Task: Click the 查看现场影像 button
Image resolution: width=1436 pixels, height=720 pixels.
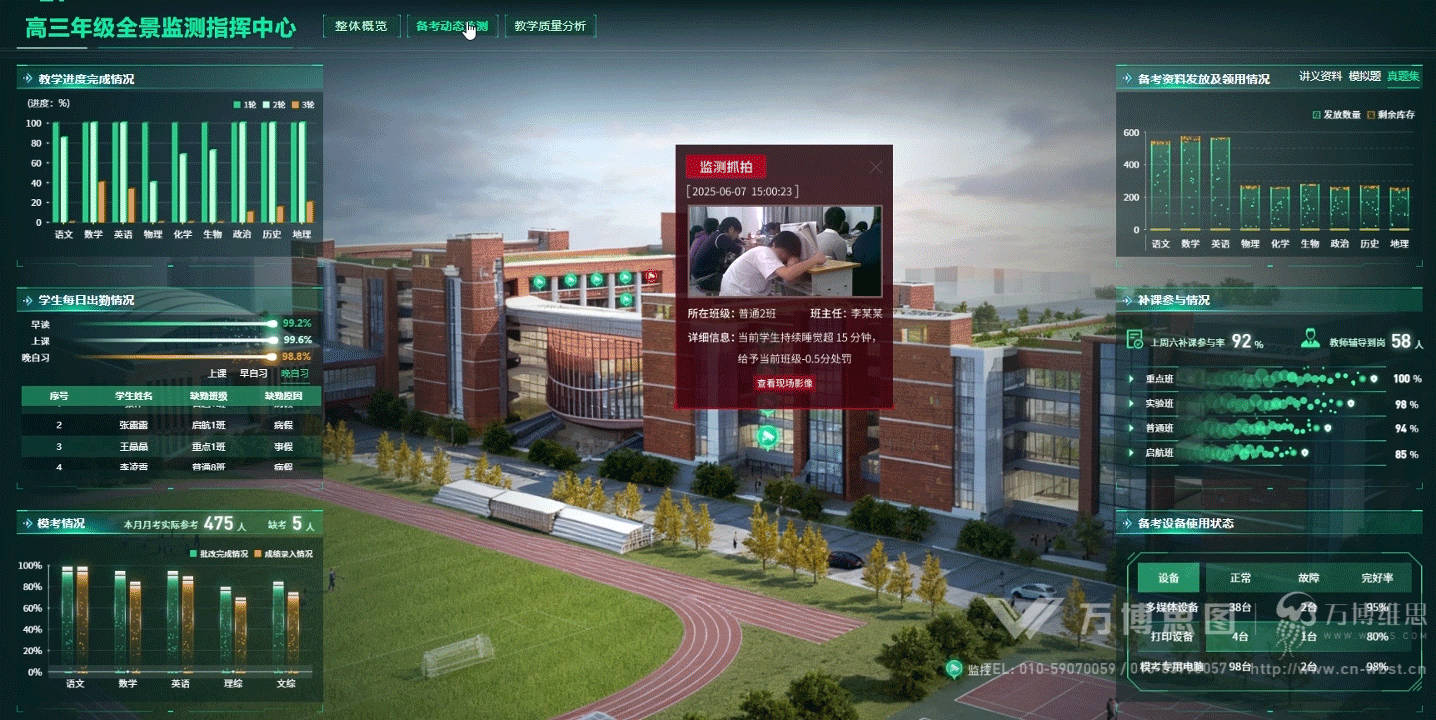Action: tap(784, 383)
